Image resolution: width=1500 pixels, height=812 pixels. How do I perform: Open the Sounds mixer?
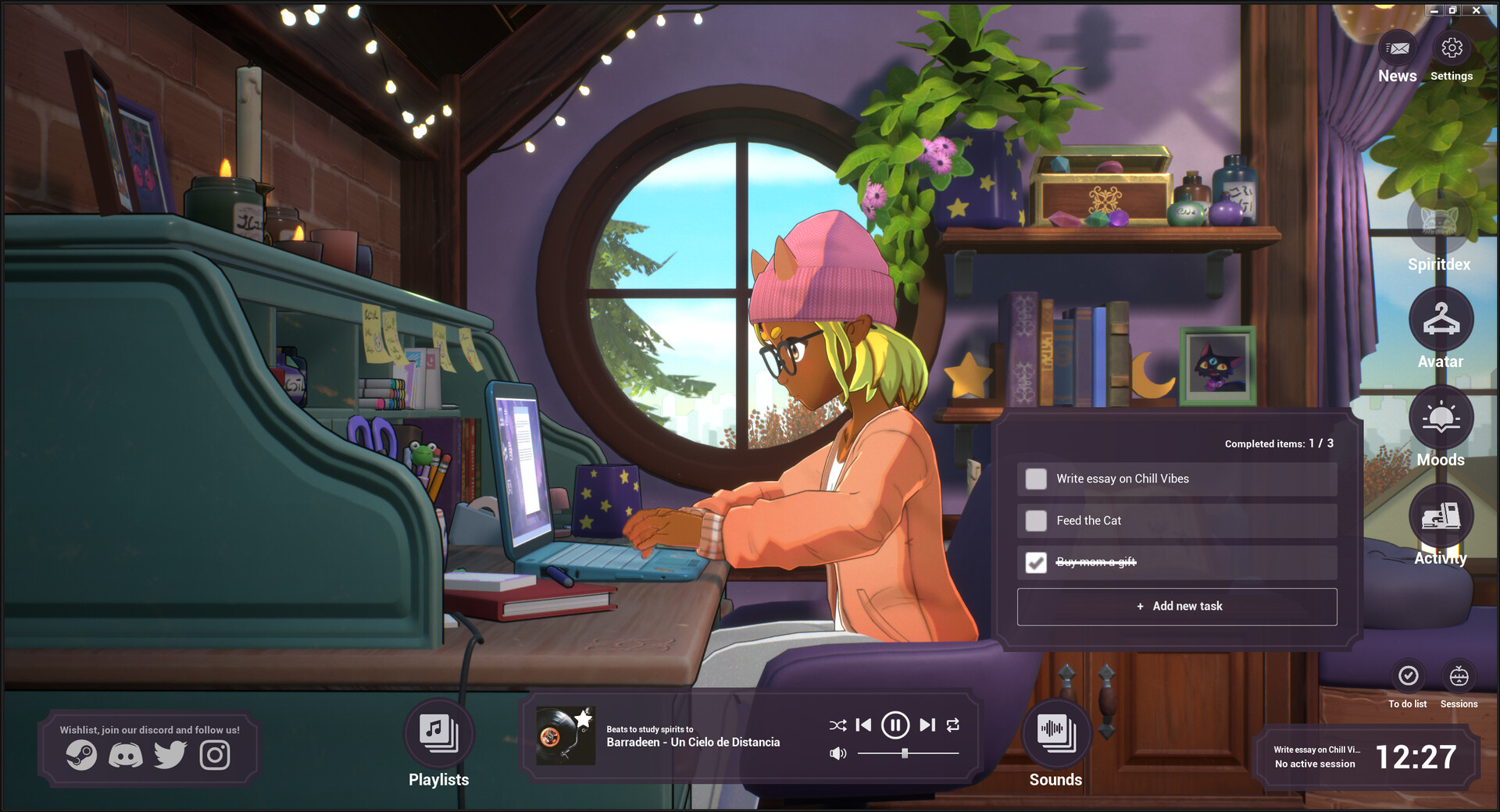tap(1055, 732)
